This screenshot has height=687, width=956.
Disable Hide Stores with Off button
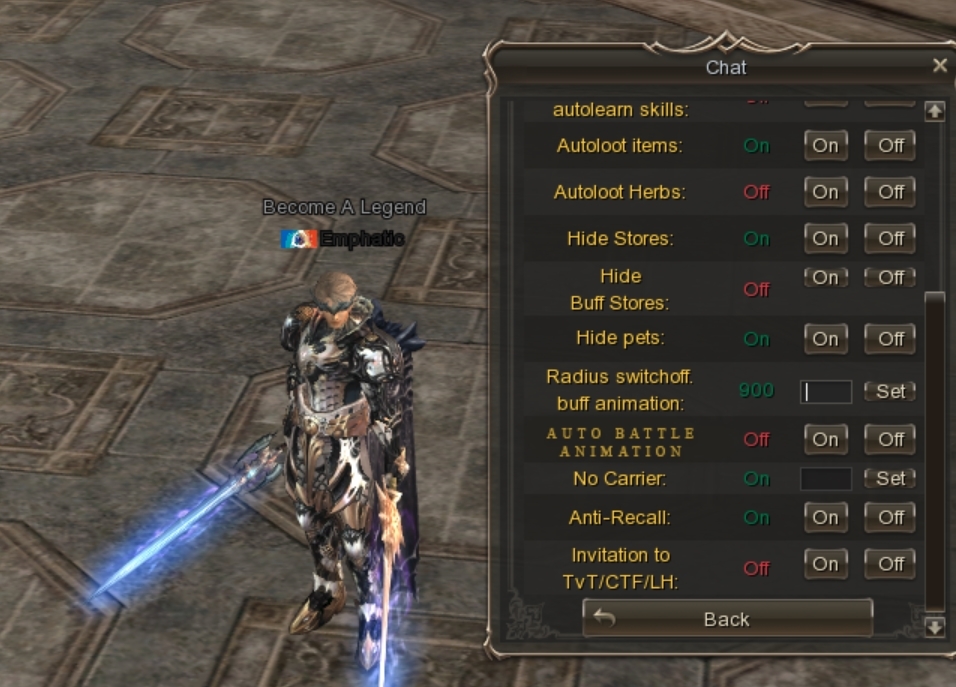pos(890,238)
